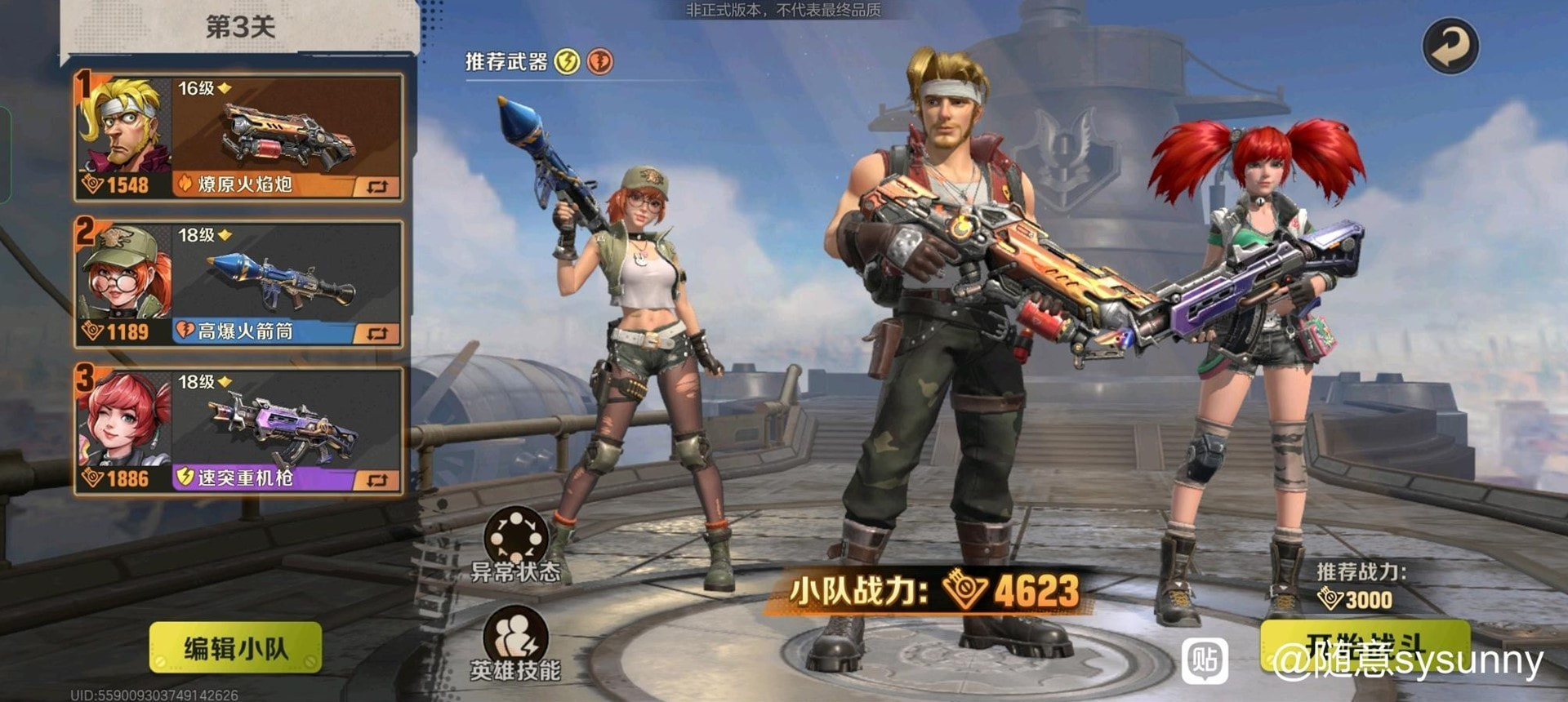
Task: Check the orange recommended weapon type icon
Action: 600,61
